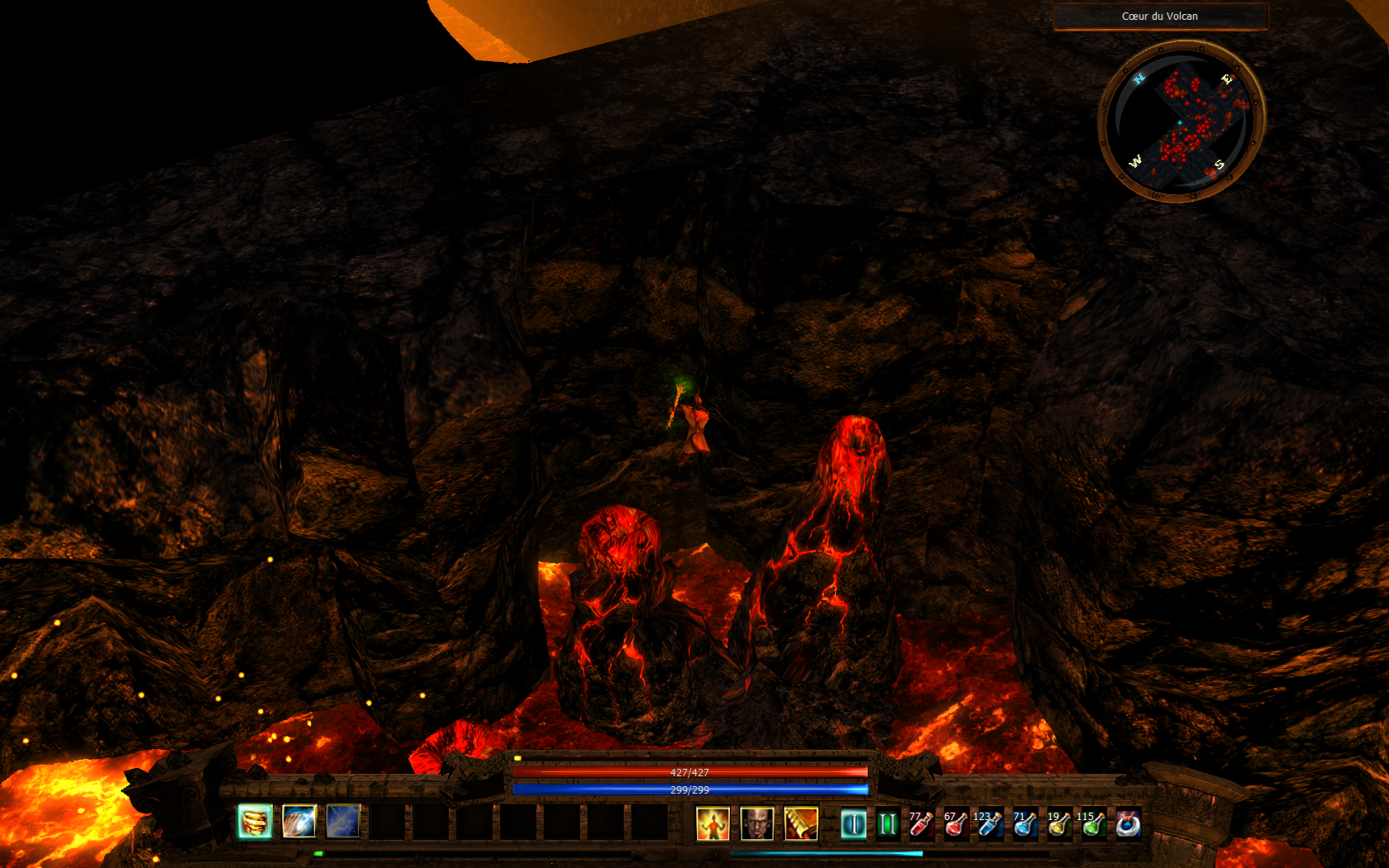
Task: Activate the blue orb portal stone
Action: (1128, 824)
